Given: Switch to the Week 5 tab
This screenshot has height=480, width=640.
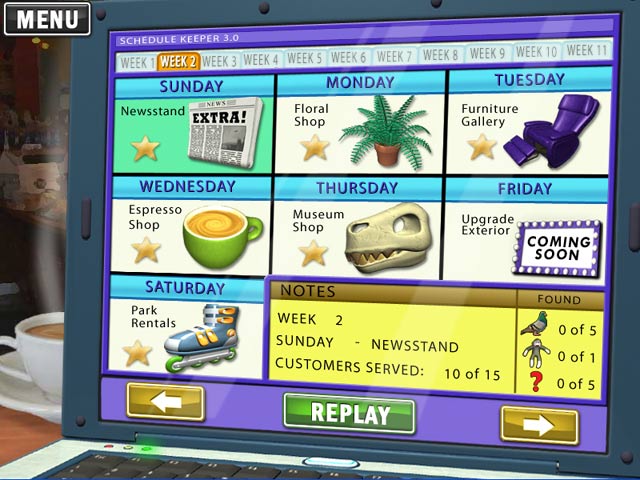Looking at the screenshot, I should click(x=305, y=58).
